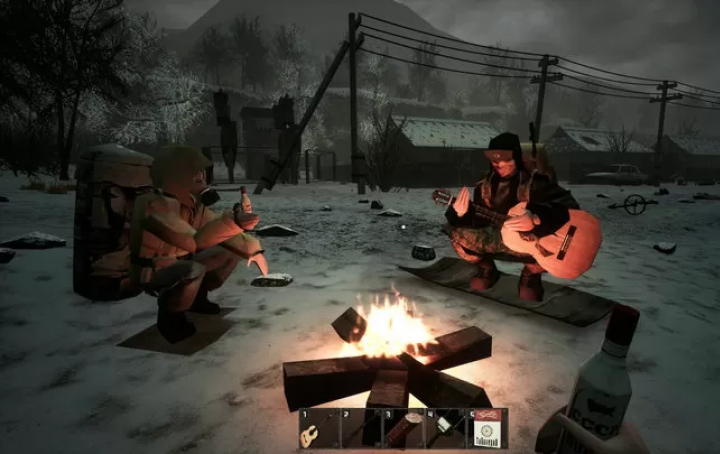Viewport: 720px width, 454px height.
Task: Equip the bottle in hotbar slot four
Action: (x=446, y=428)
